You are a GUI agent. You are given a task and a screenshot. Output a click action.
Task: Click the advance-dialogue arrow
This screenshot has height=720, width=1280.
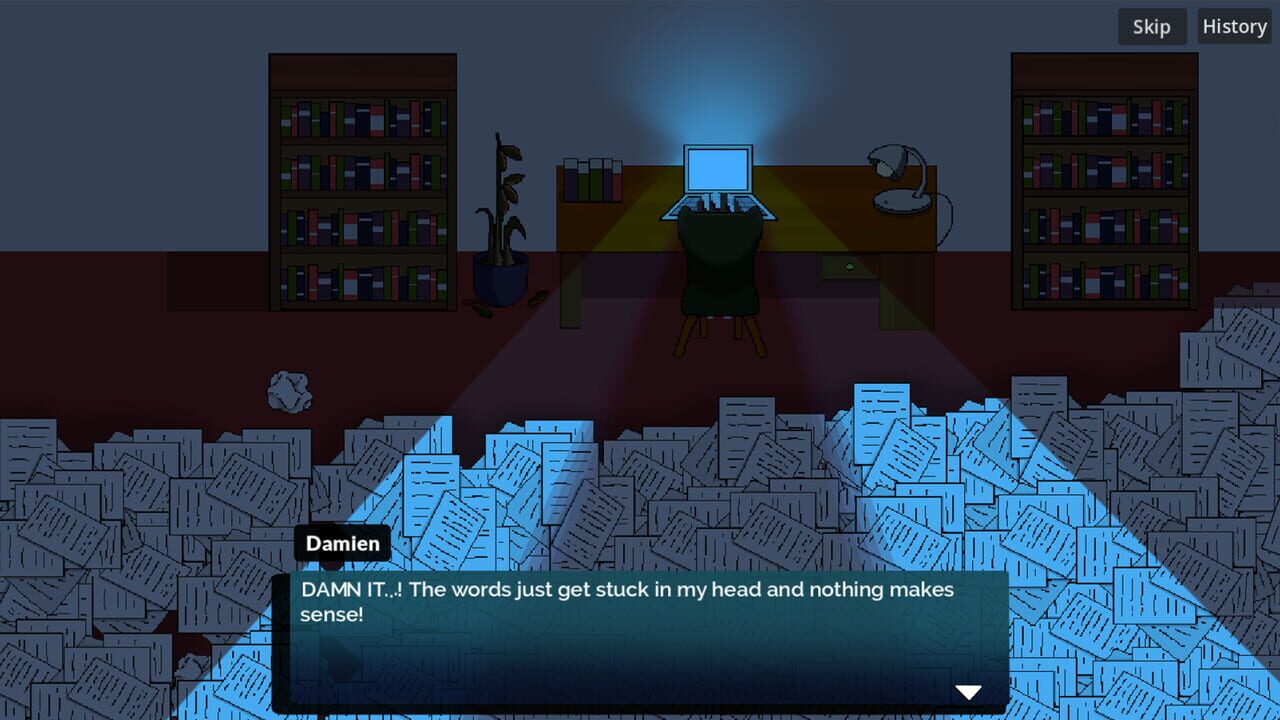[967, 690]
